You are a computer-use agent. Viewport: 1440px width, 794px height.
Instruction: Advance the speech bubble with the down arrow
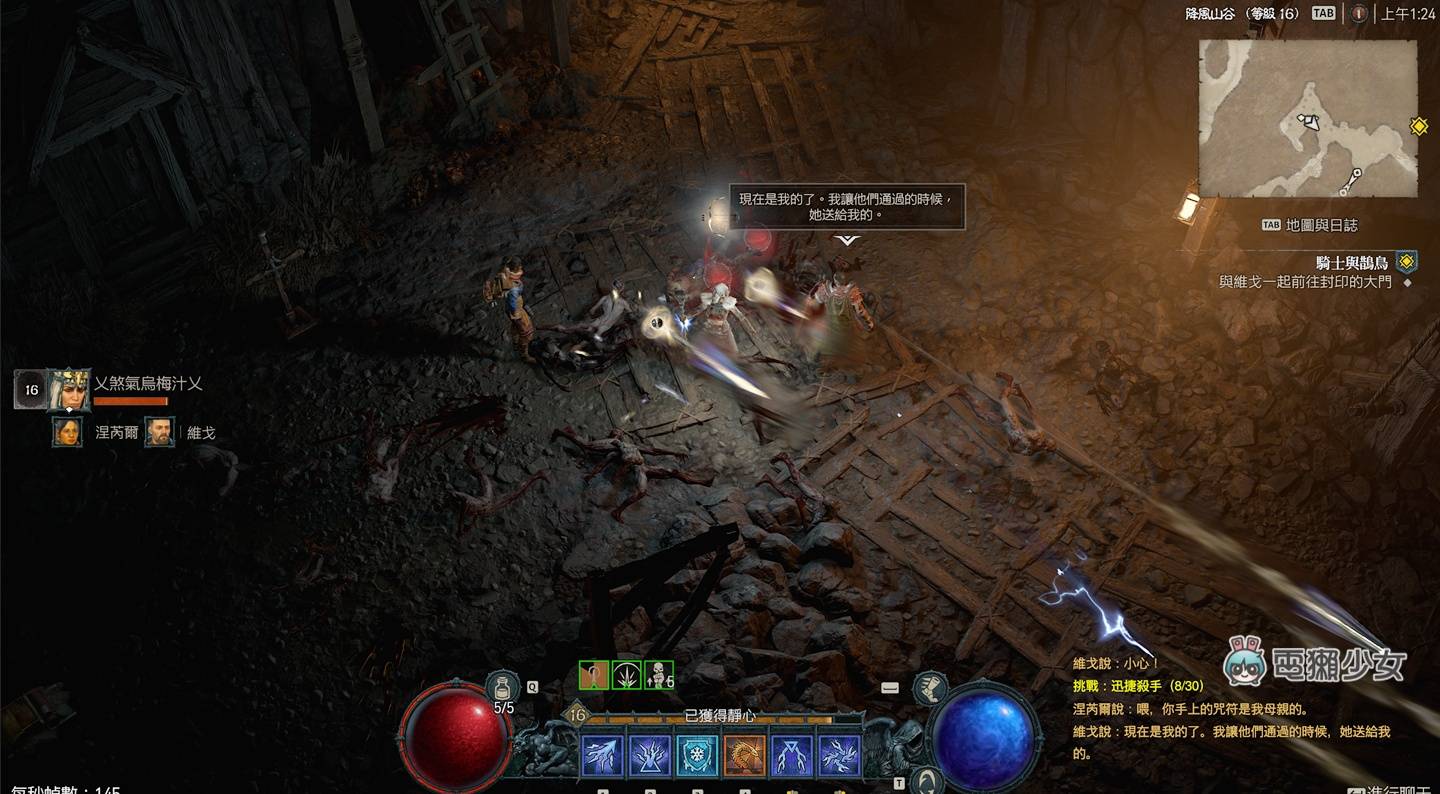(847, 241)
